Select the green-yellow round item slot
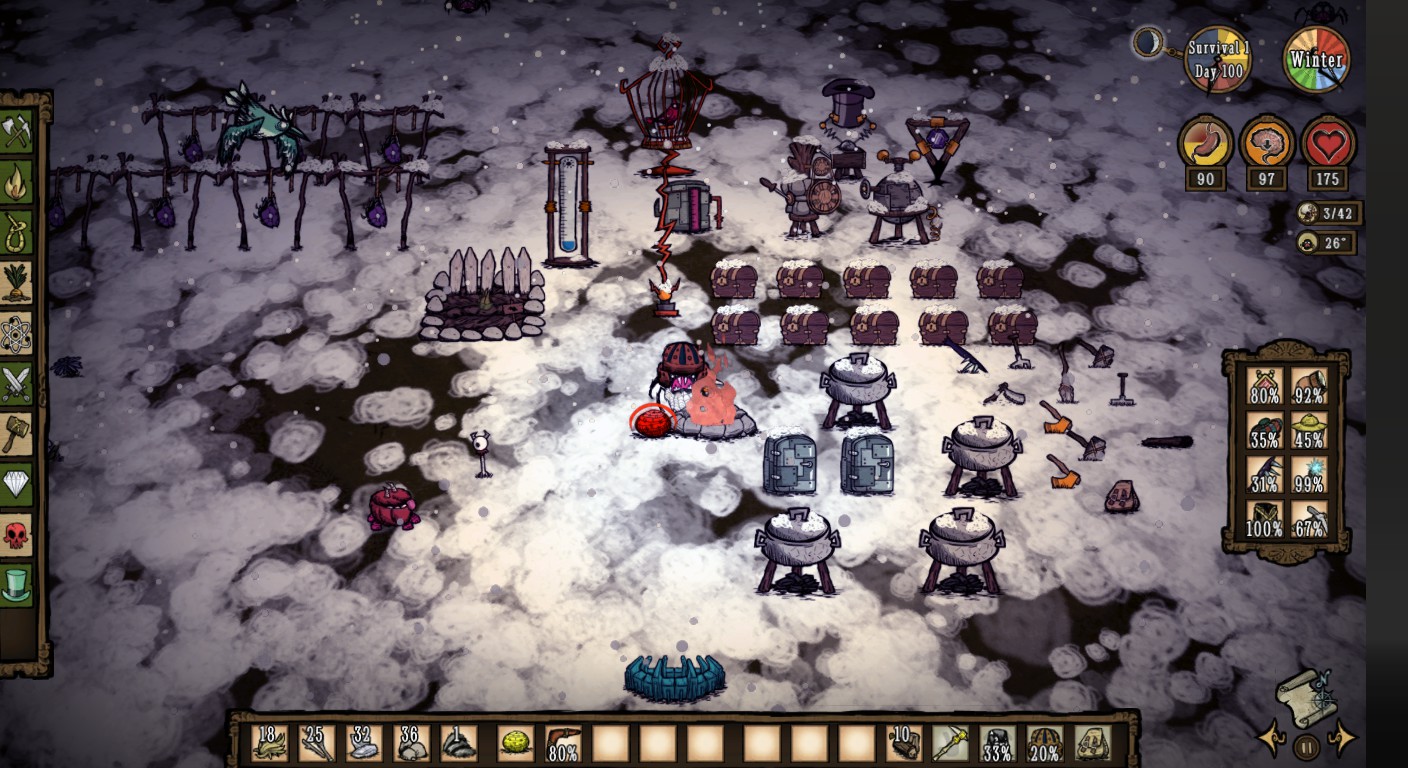Image resolution: width=1408 pixels, height=768 pixels. 515,743
